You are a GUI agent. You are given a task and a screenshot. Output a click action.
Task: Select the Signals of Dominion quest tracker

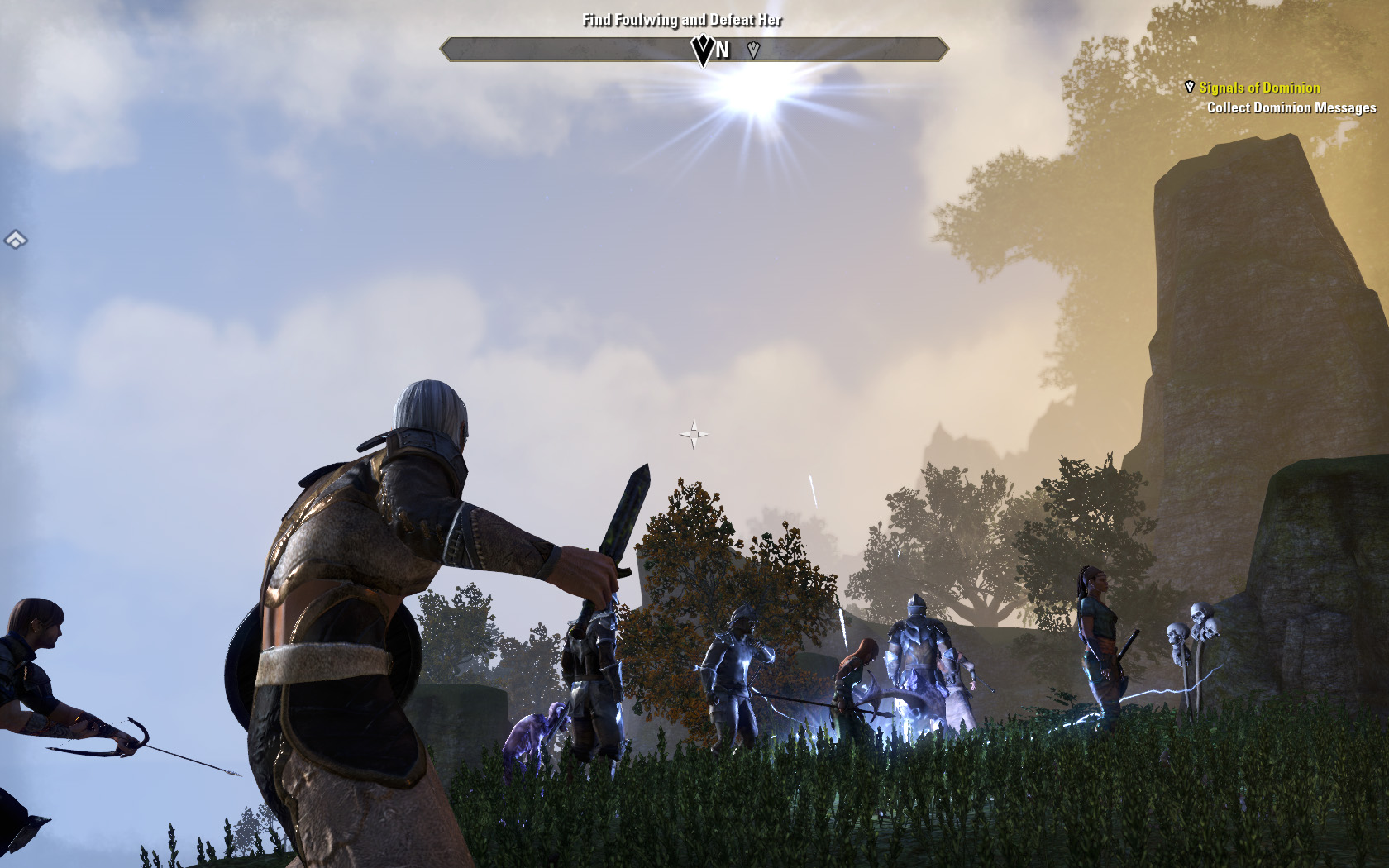point(1258,88)
